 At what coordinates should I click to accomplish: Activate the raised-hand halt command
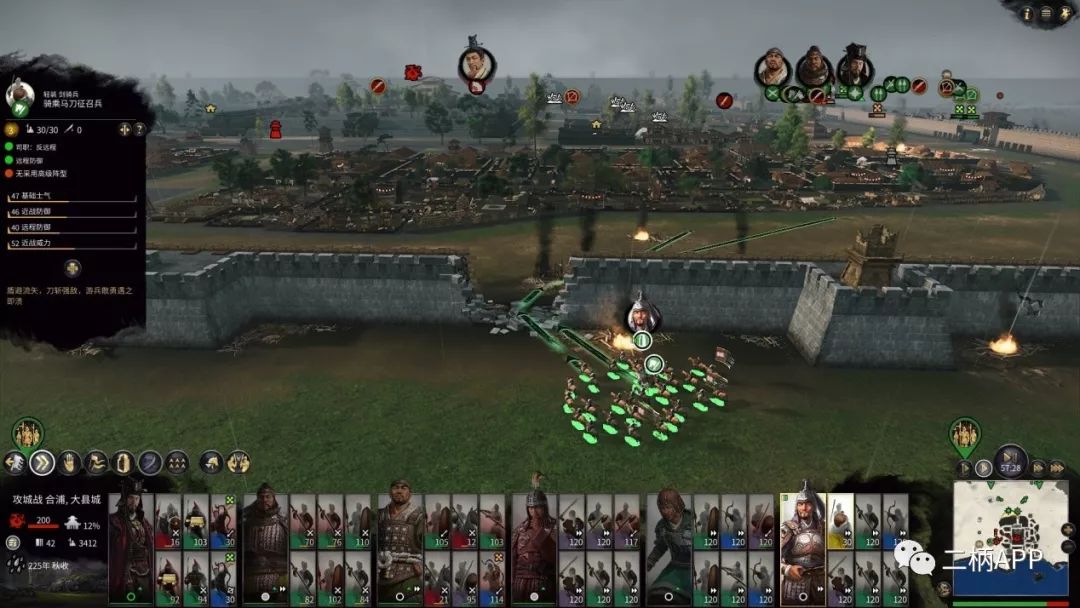tap(69, 462)
